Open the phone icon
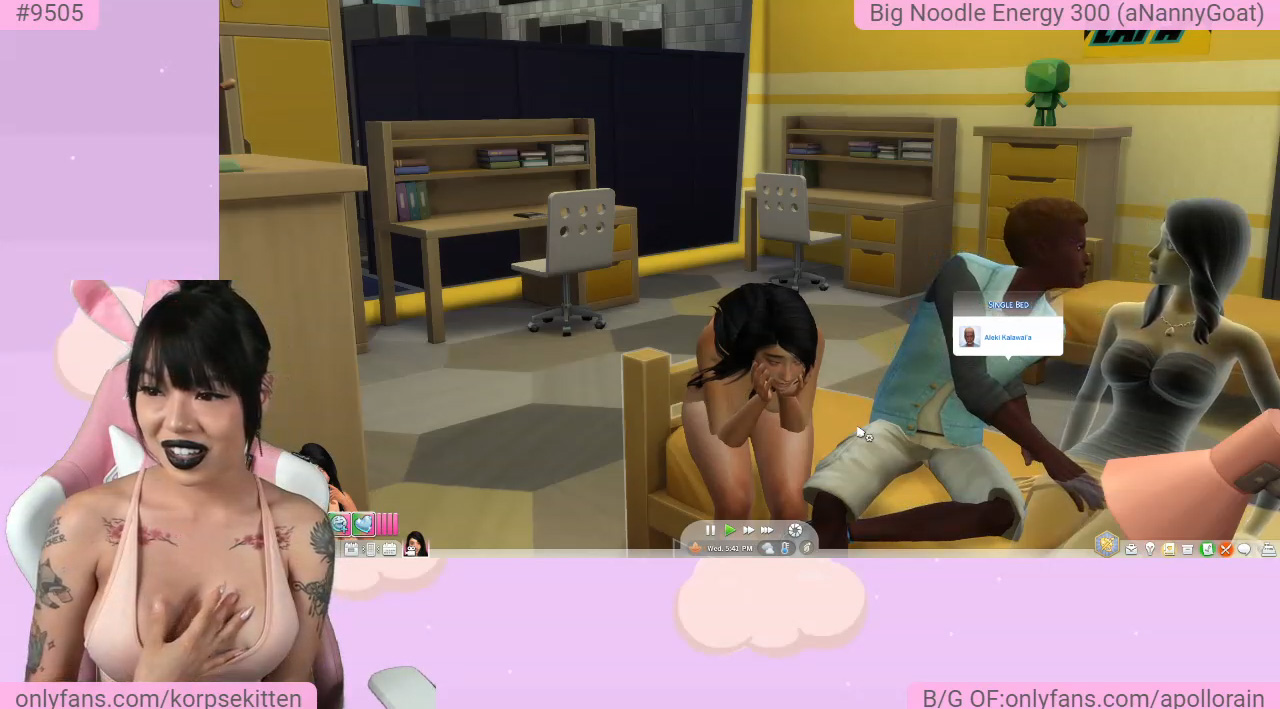This screenshot has width=1280, height=709. coord(371,549)
